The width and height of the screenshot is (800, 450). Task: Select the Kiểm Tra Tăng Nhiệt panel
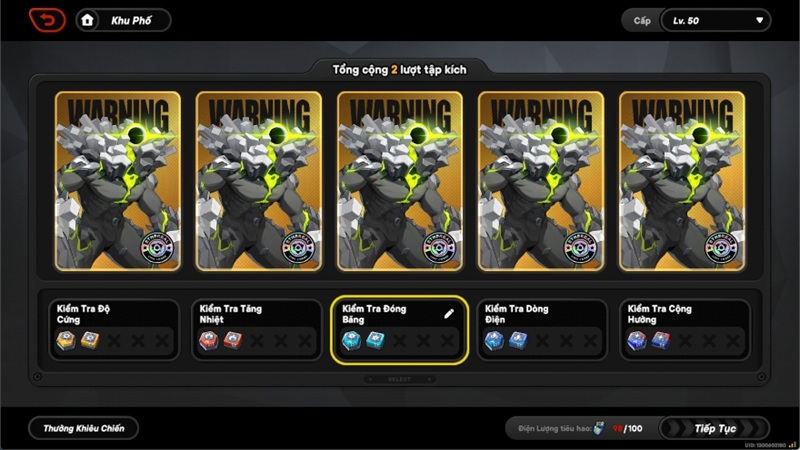[x=258, y=330]
